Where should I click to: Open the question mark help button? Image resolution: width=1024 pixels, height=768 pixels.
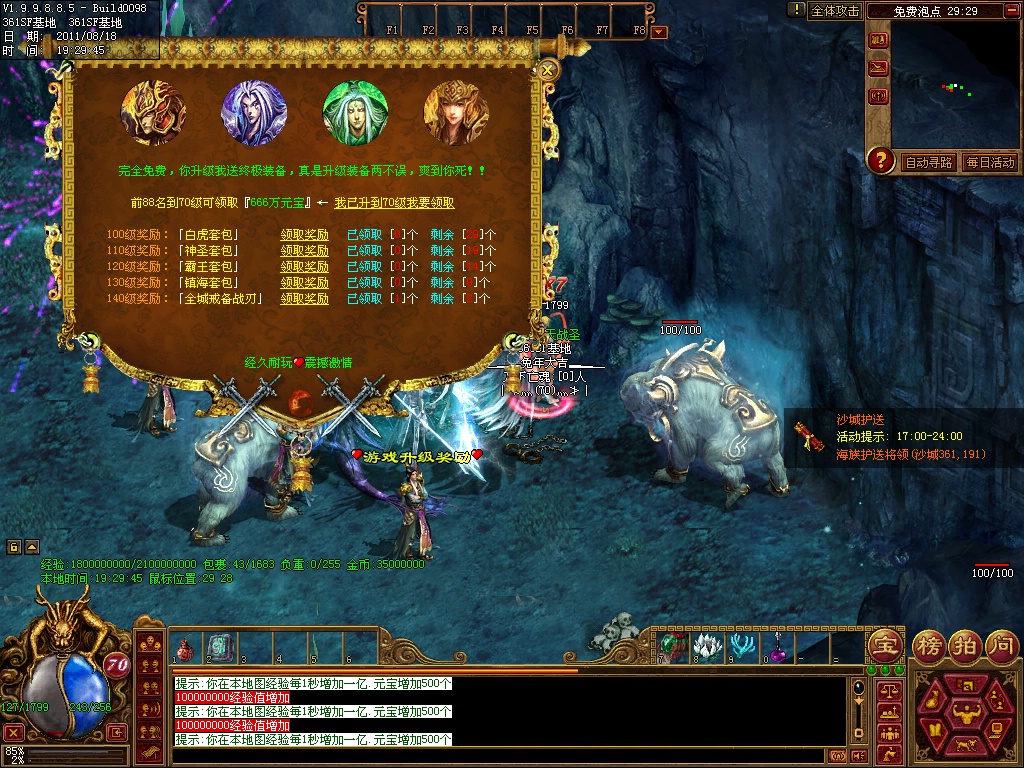click(880, 159)
